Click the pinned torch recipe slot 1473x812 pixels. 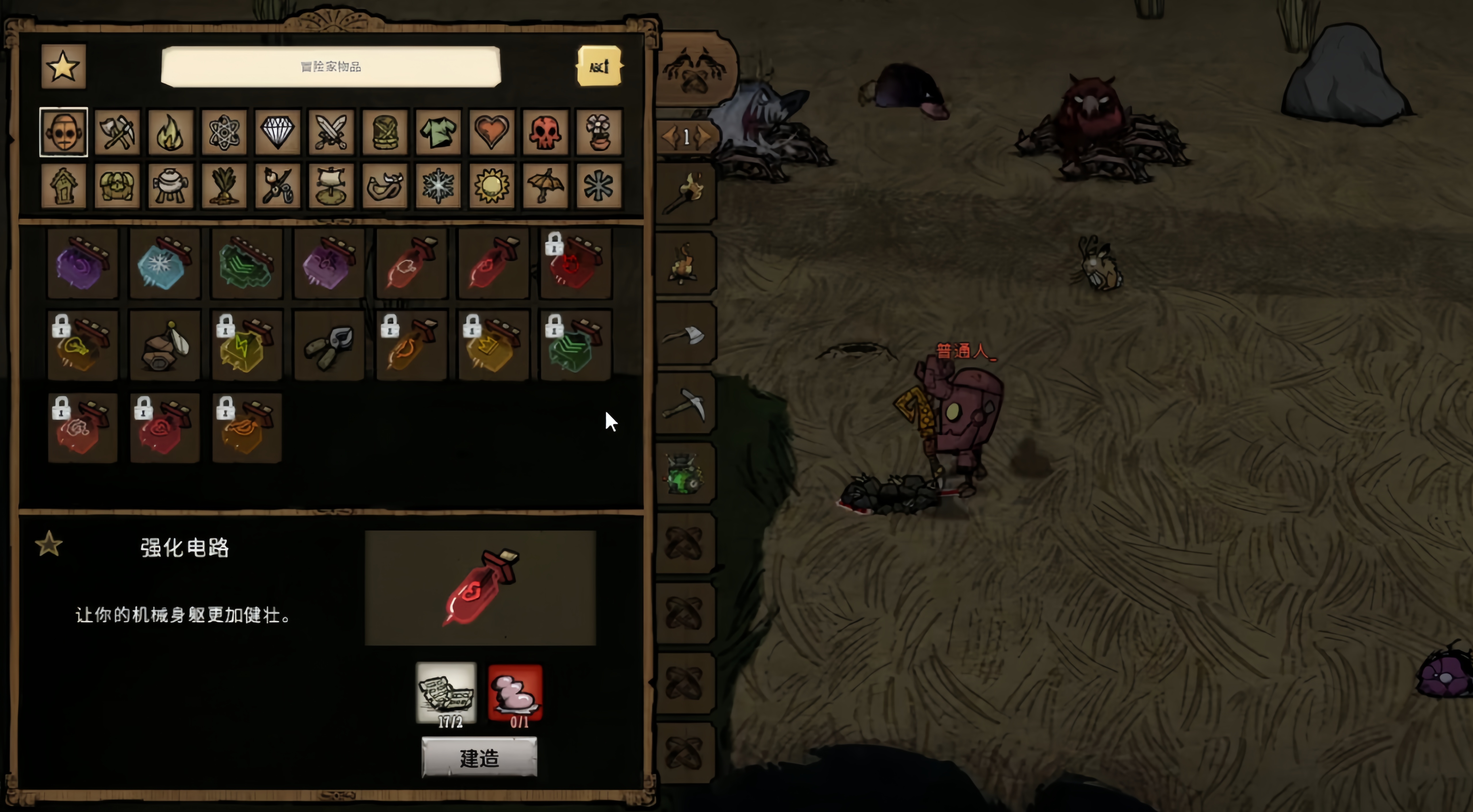click(x=684, y=193)
